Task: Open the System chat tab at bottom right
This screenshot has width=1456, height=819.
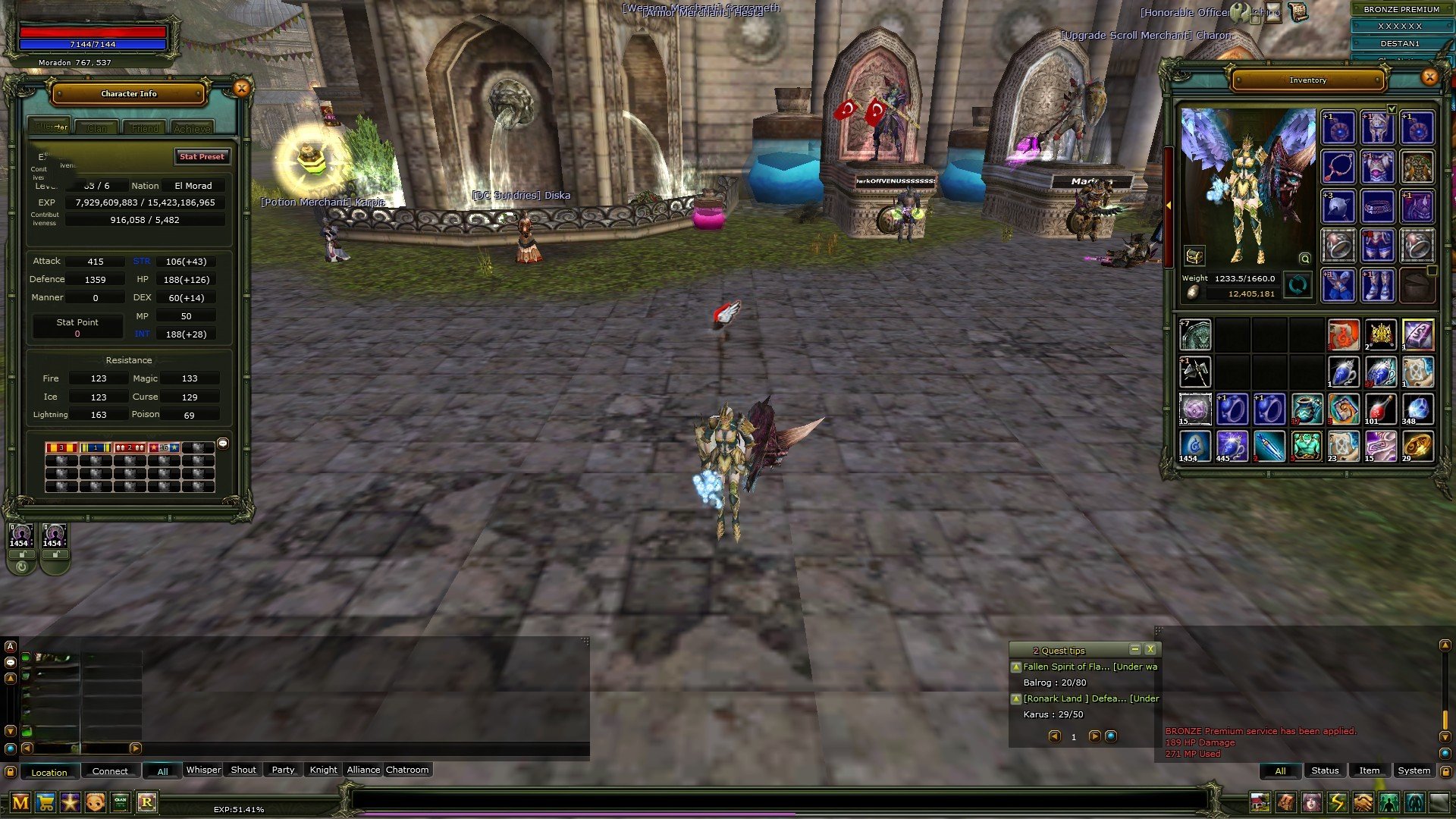Action: click(1414, 770)
